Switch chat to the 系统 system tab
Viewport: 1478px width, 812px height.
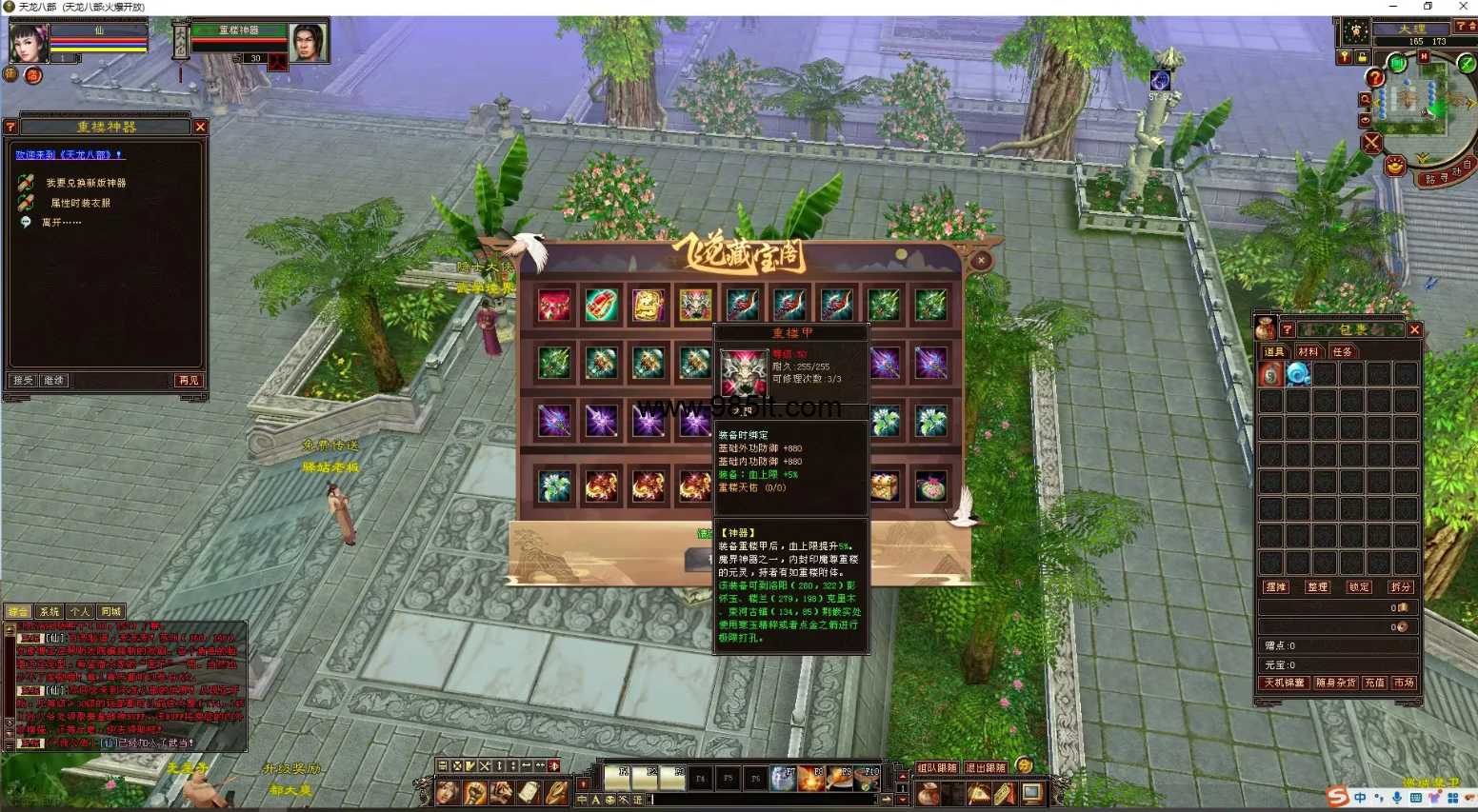50,612
